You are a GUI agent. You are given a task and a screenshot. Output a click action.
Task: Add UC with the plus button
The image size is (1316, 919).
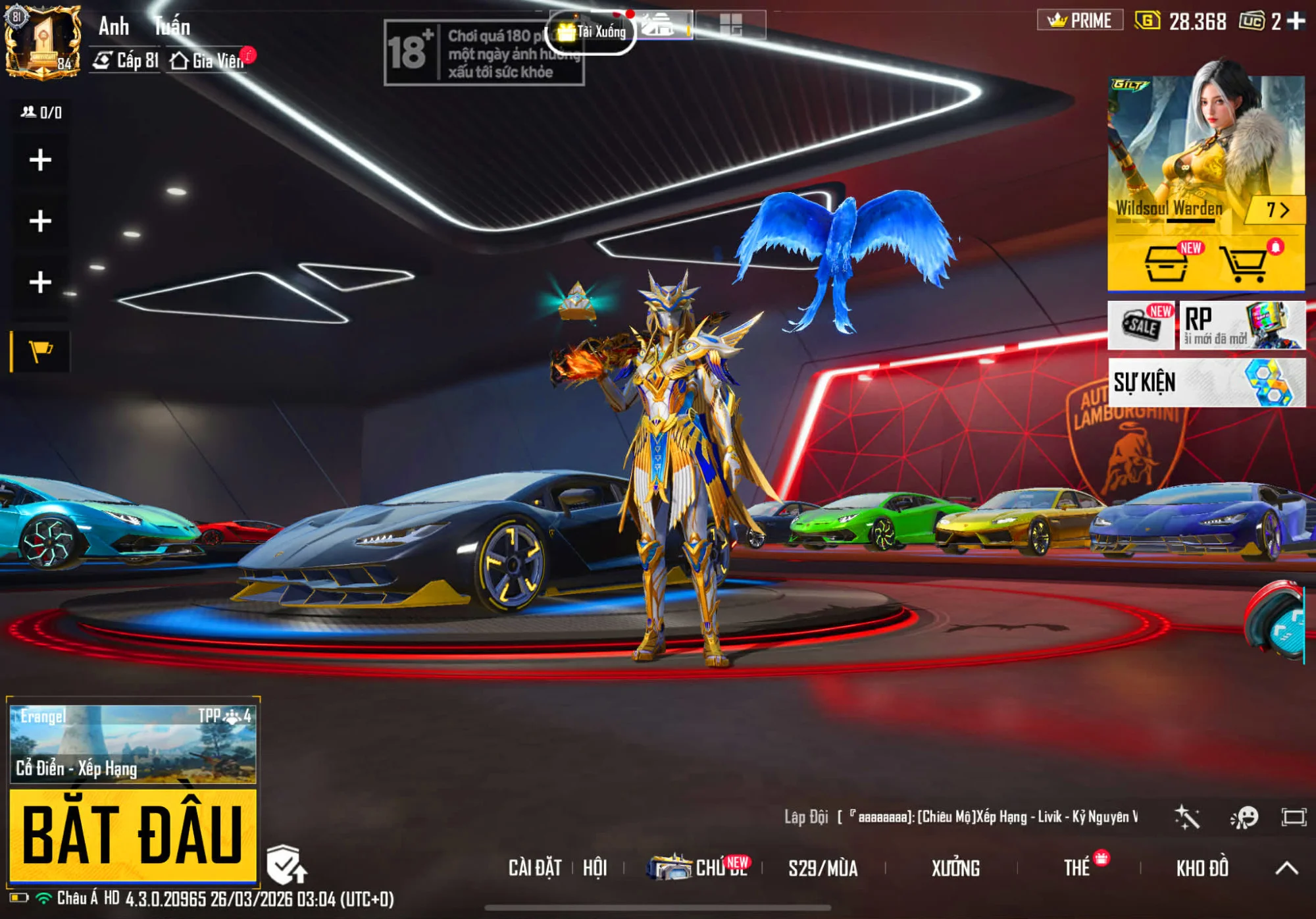point(1297,21)
